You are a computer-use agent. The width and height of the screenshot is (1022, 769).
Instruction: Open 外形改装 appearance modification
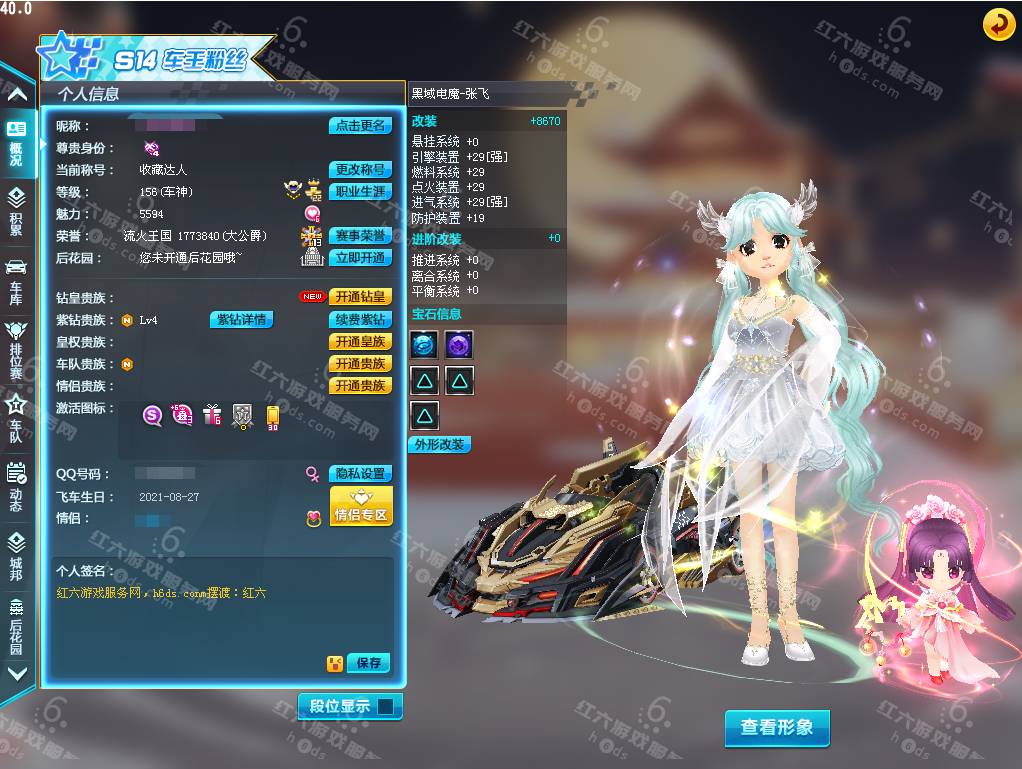click(x=440, y=445)
